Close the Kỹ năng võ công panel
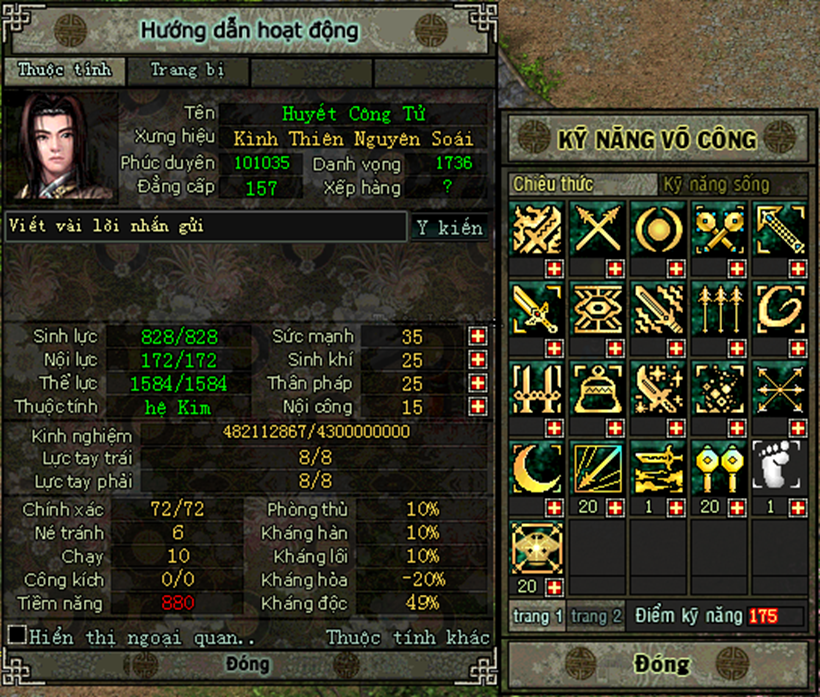This screenshot has height=697, width=820. [x=660, y=664]
